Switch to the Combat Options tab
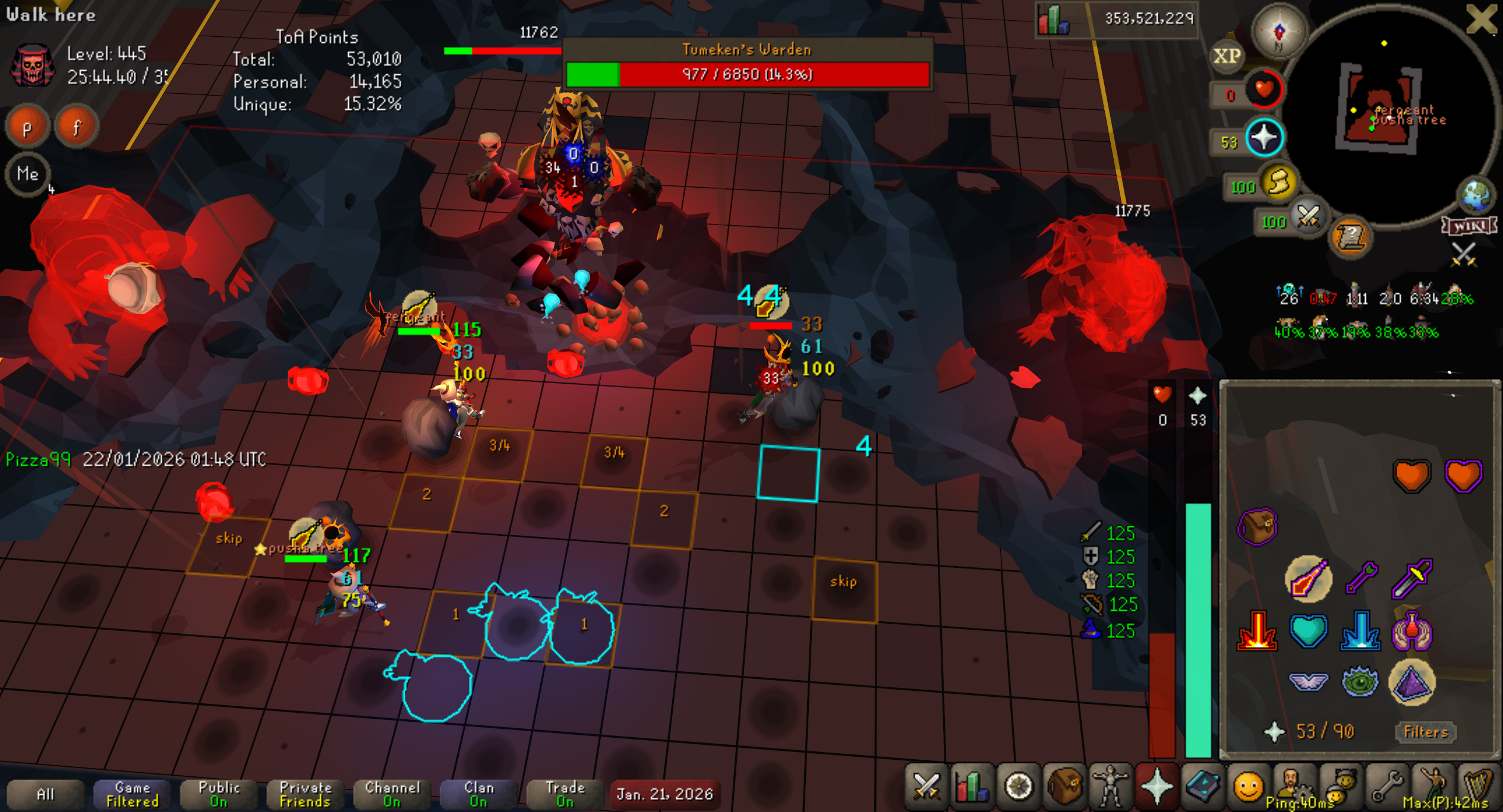 coord(925,786)
